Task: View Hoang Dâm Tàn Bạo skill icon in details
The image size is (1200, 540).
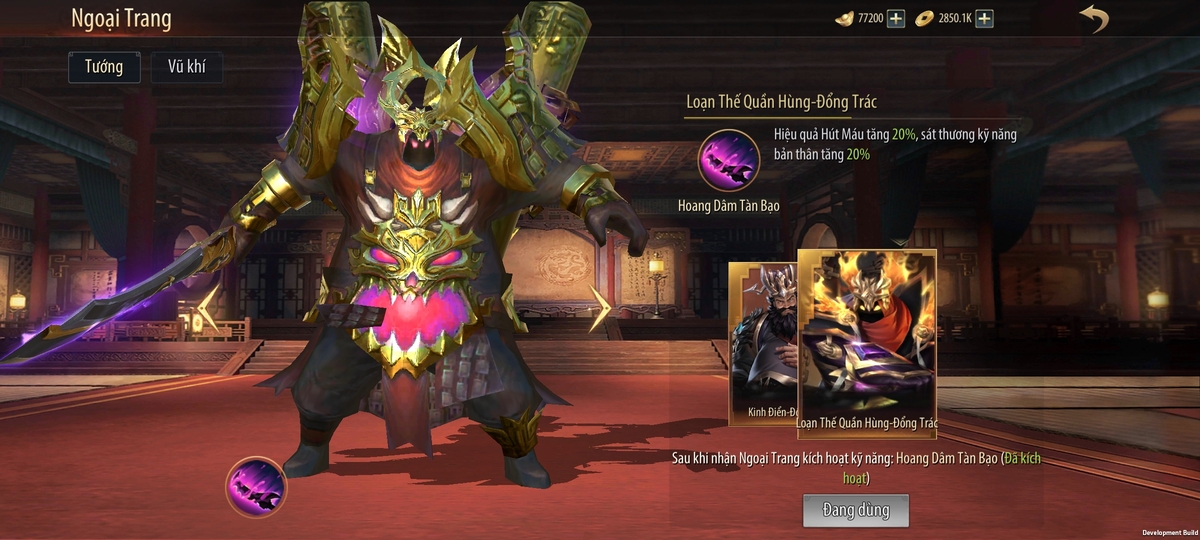Action: coord(728,160)
